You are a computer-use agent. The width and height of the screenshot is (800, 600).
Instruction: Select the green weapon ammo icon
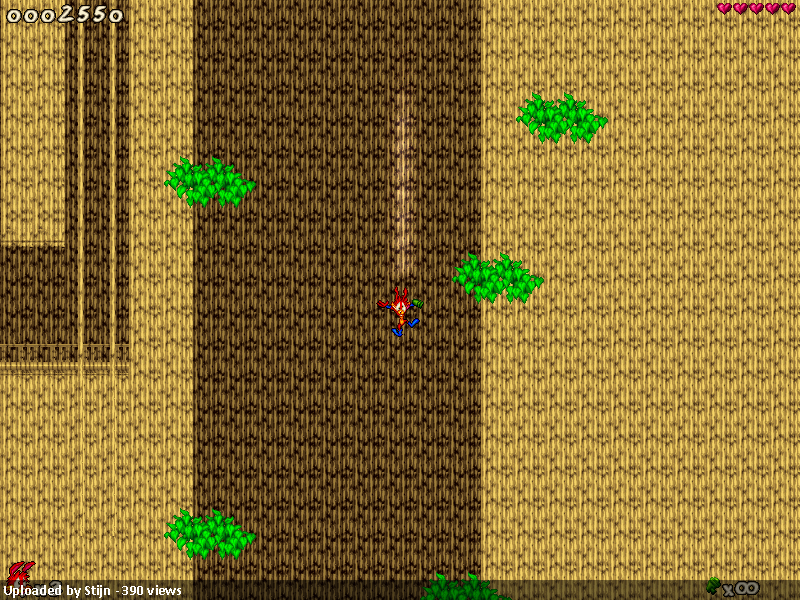[714, 585]
